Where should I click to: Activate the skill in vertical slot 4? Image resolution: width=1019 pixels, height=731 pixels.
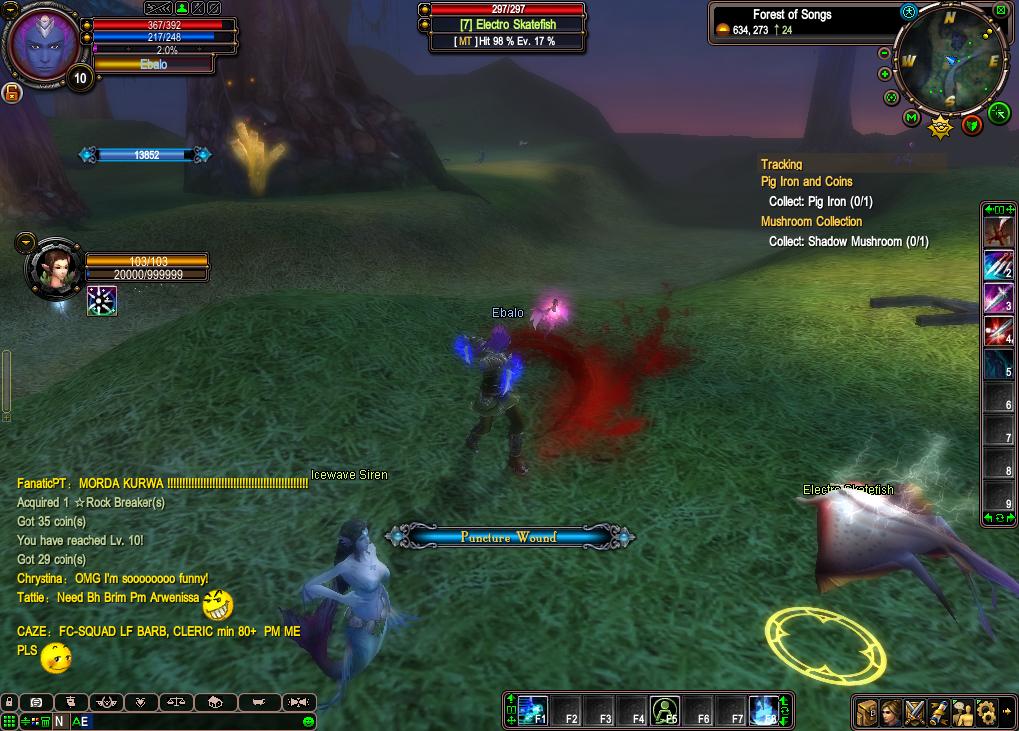[998, 332]
